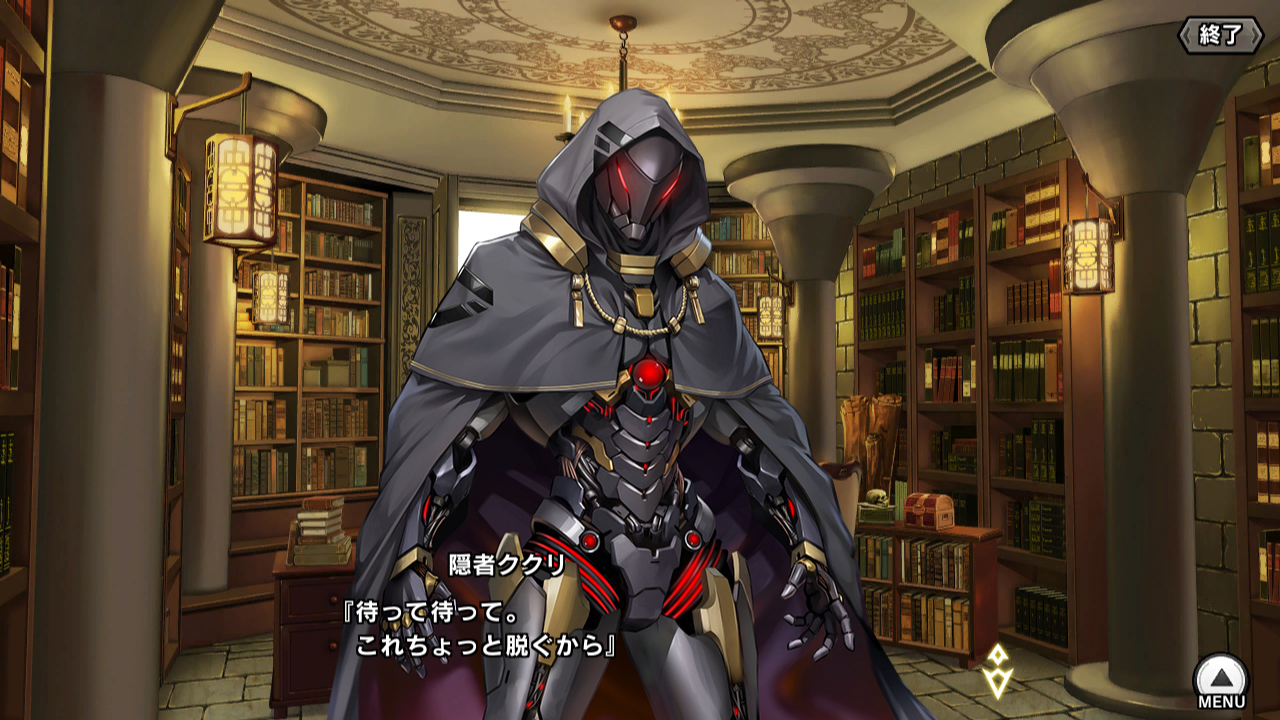The width and height of the screenshot is (1280, 720).
Task: Open the MENU button
Action: point(1221,681)
